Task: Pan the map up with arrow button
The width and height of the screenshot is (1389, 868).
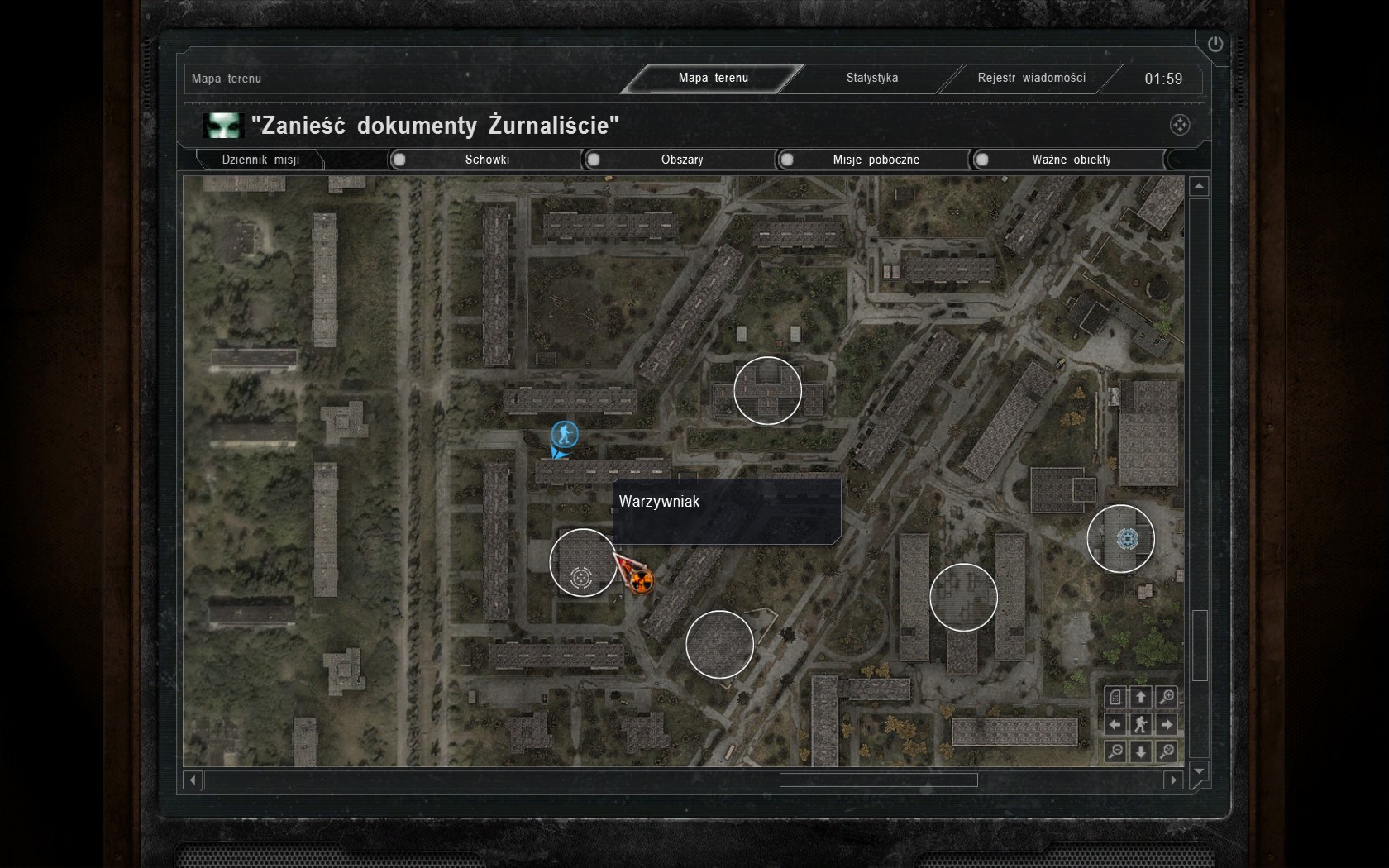Action: click(x=1141, y=697)
